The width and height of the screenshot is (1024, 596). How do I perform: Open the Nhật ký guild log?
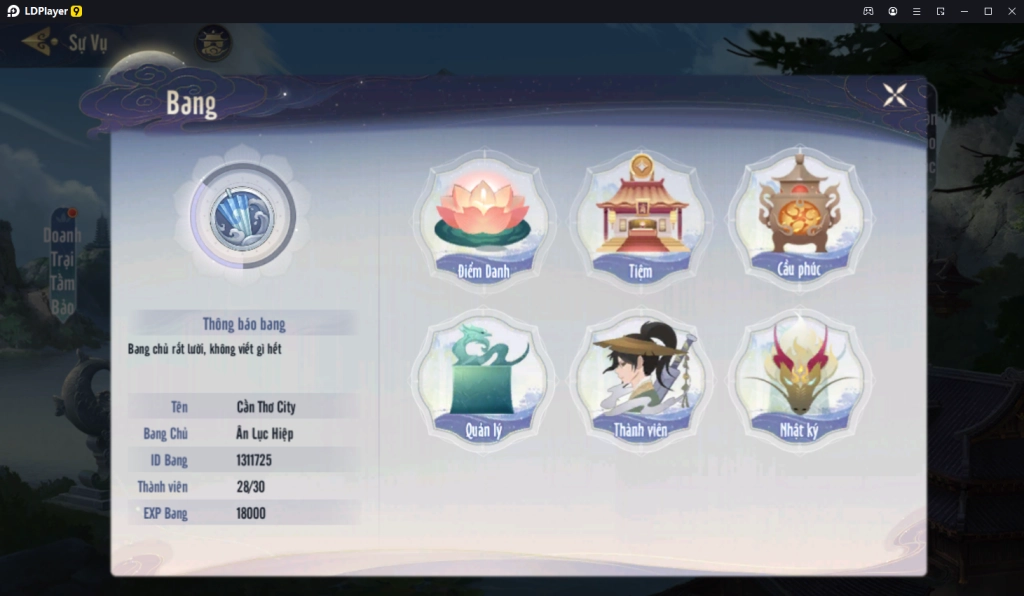click(x=798, y=380)
